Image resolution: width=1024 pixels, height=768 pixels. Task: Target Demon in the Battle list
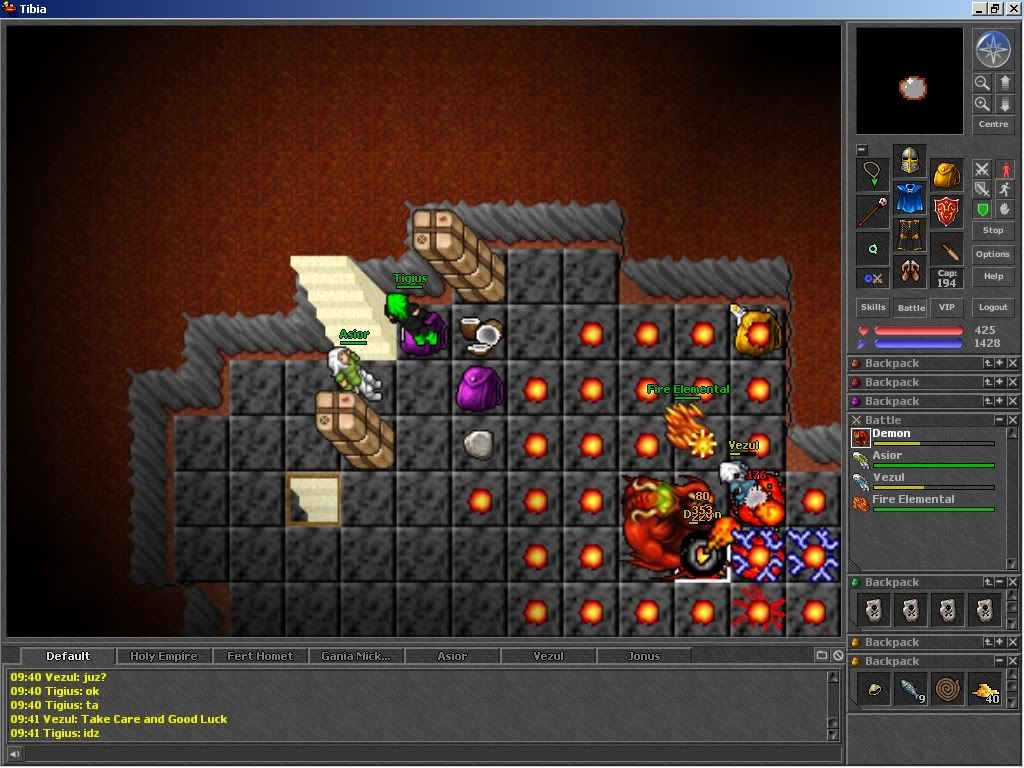pyautogui.click(x=891, y=434)
